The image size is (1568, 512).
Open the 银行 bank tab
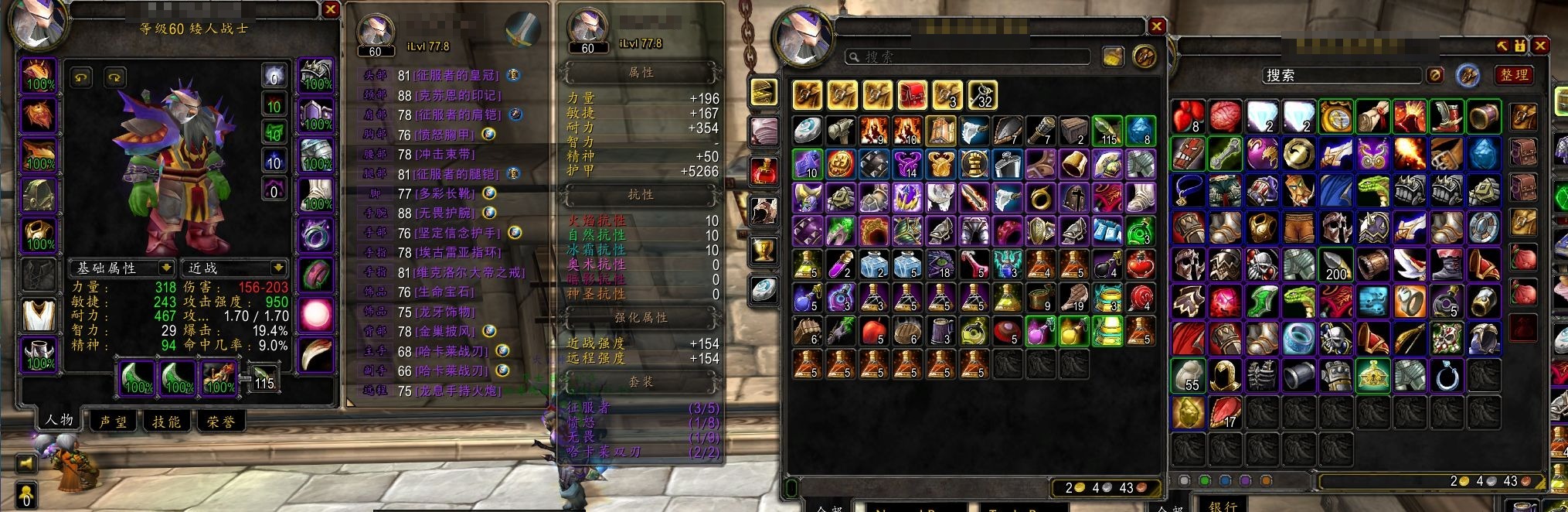coord(1223,505)
